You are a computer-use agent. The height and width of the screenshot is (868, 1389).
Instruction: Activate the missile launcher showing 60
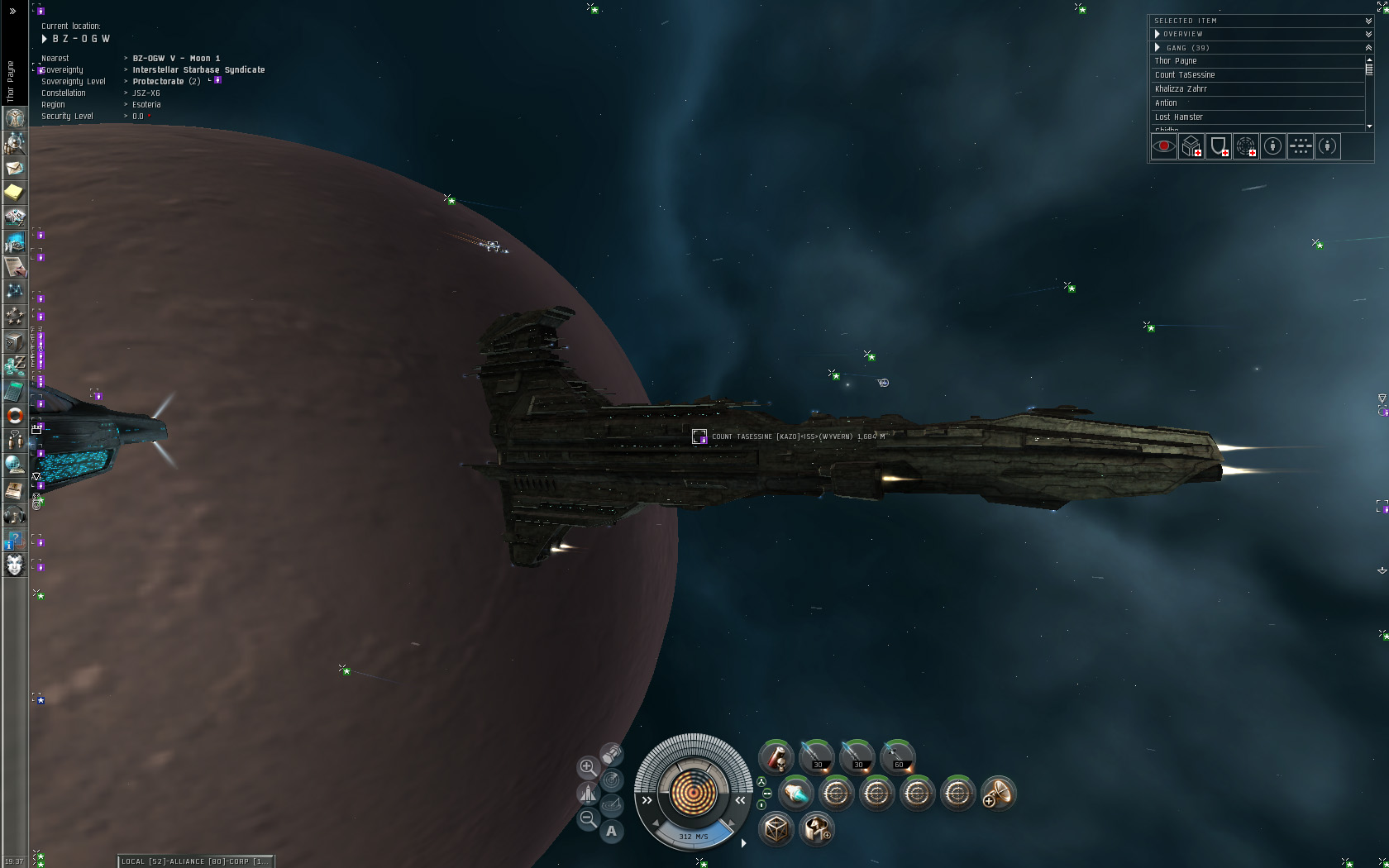pos(898,756)
